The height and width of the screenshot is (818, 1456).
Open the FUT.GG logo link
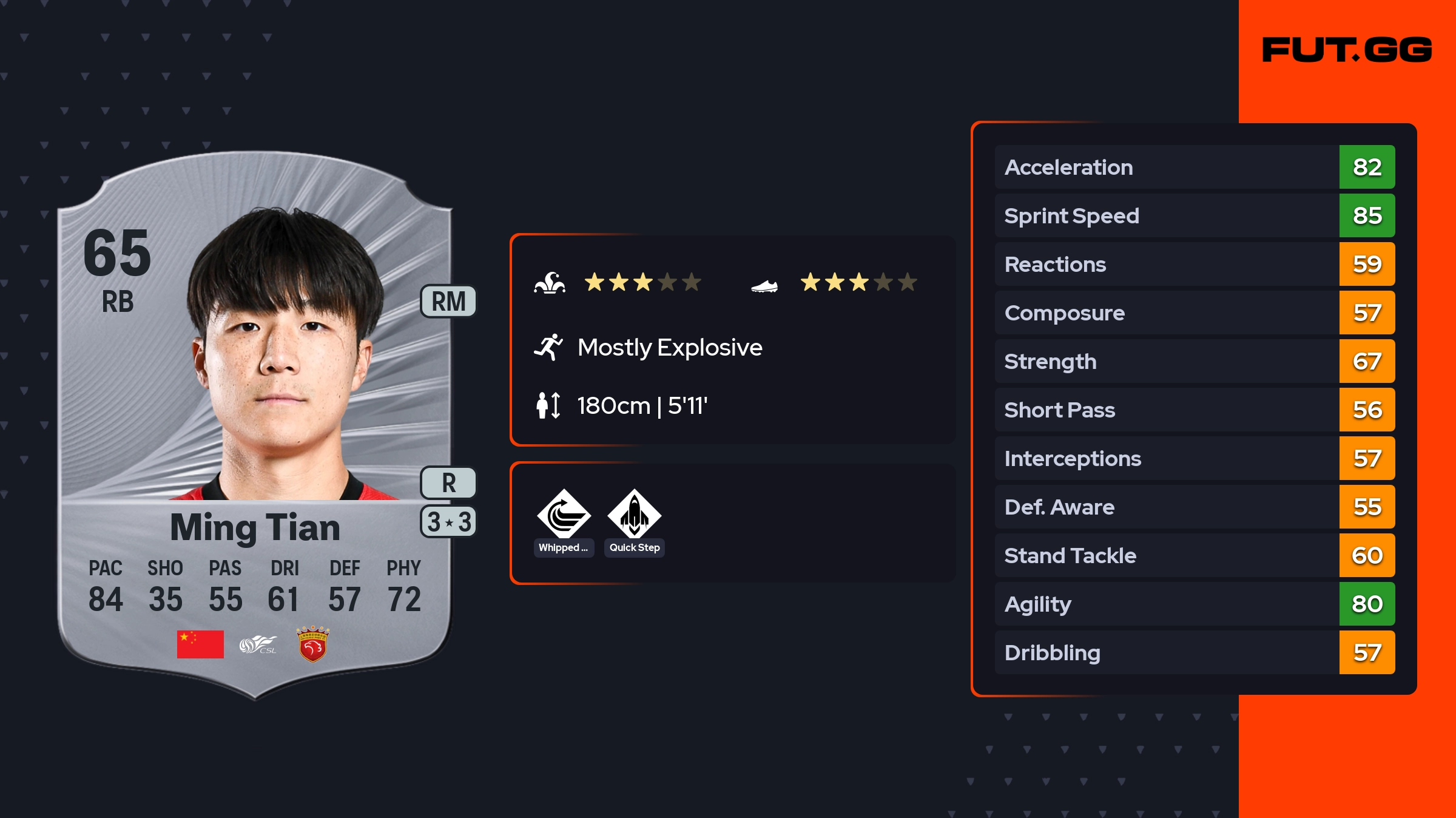click(1347, 50)
